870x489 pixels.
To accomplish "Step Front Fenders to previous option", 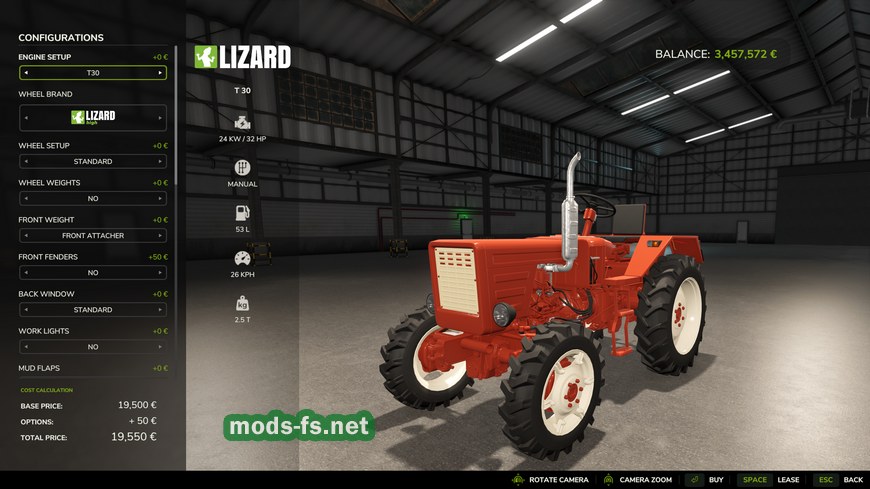I will pos(25,272).
